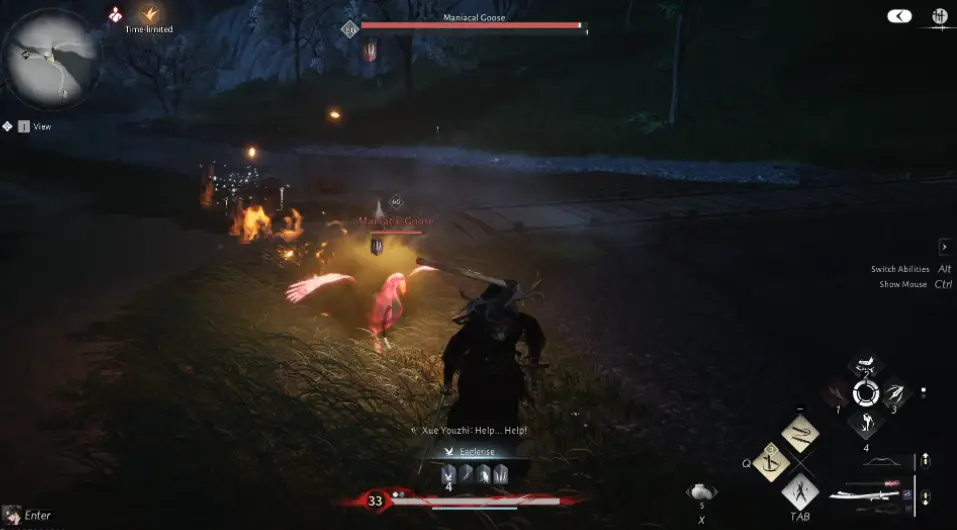Use the consumable pot item slot
This screenshot has width=957, height=530.
click(702, 492)
